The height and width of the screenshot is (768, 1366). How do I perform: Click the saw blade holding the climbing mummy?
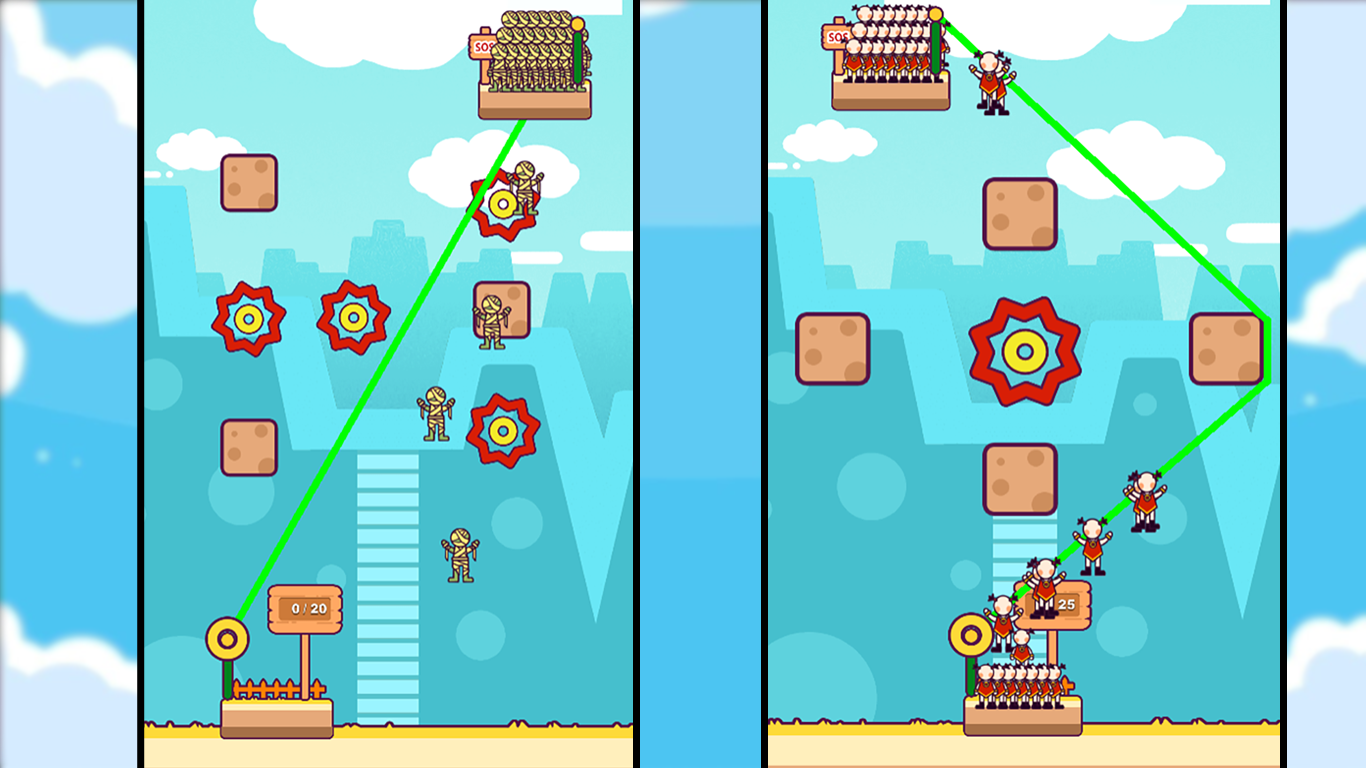point(502,205)
